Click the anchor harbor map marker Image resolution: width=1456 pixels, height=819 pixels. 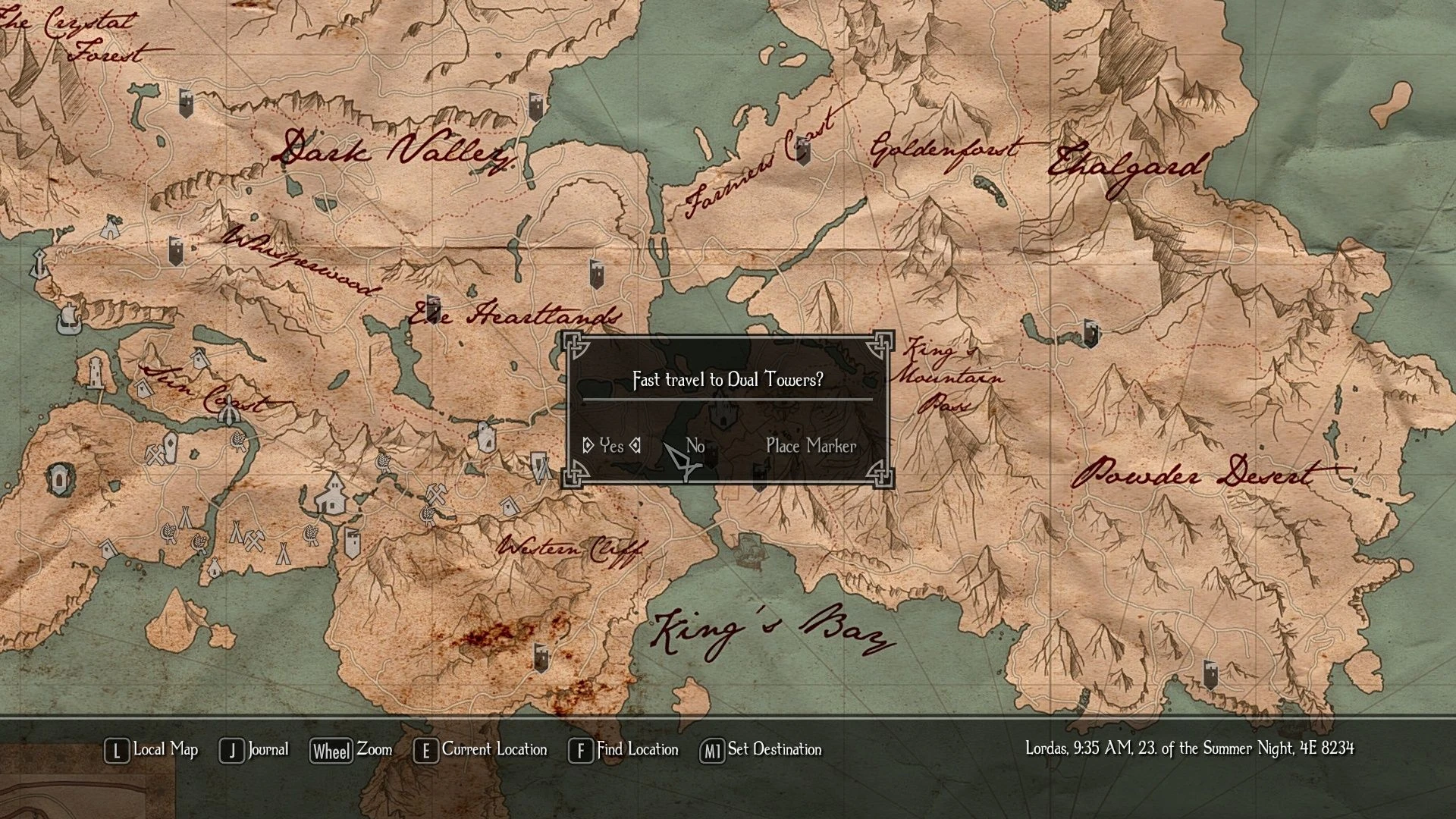pos(39,264)
